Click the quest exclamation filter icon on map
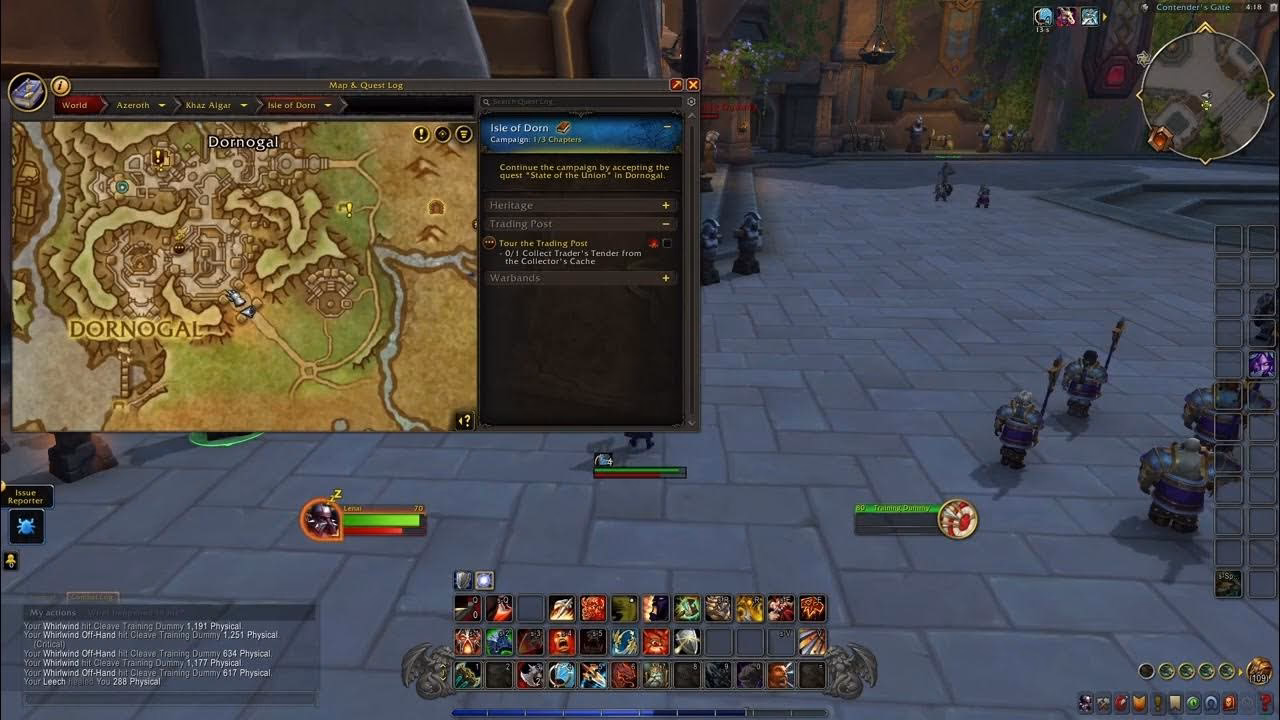 point(420,134)
